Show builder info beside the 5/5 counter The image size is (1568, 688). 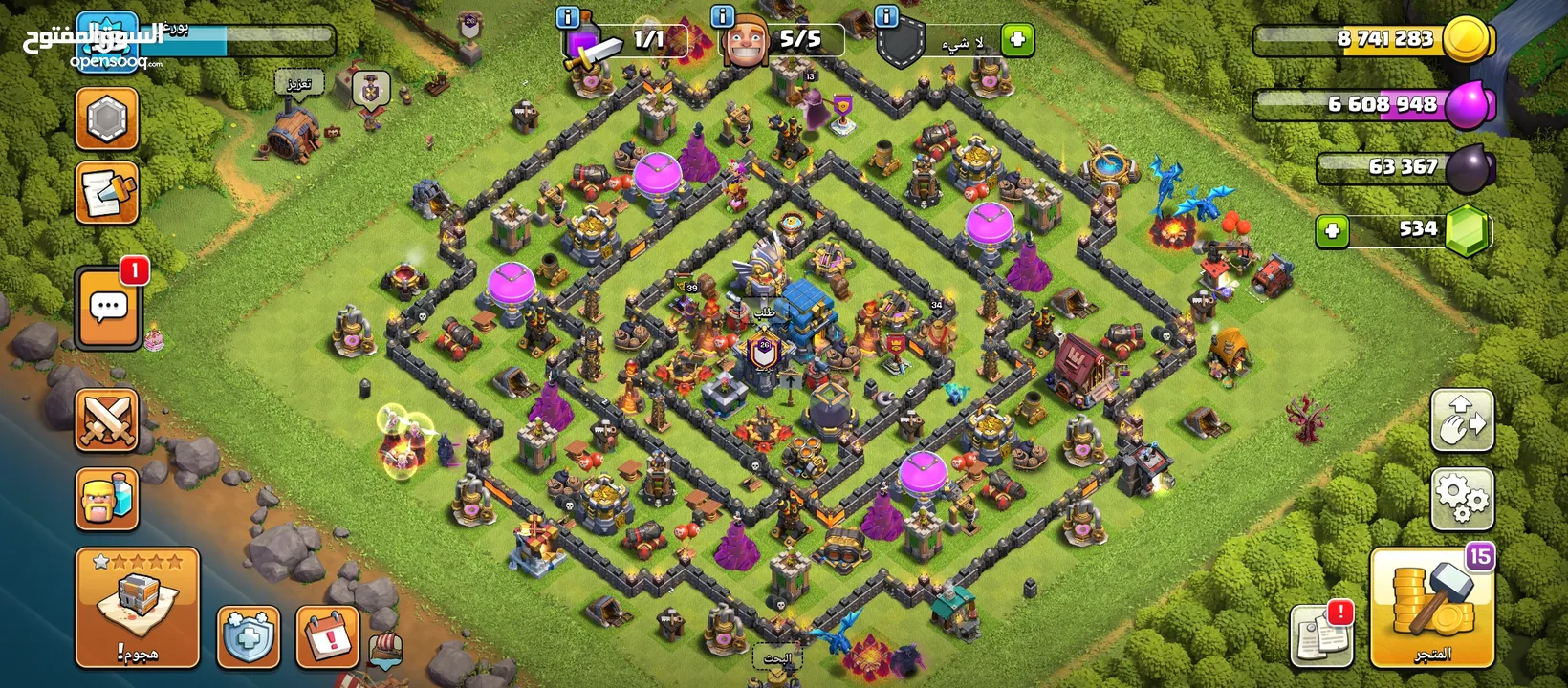pos(723,16)
